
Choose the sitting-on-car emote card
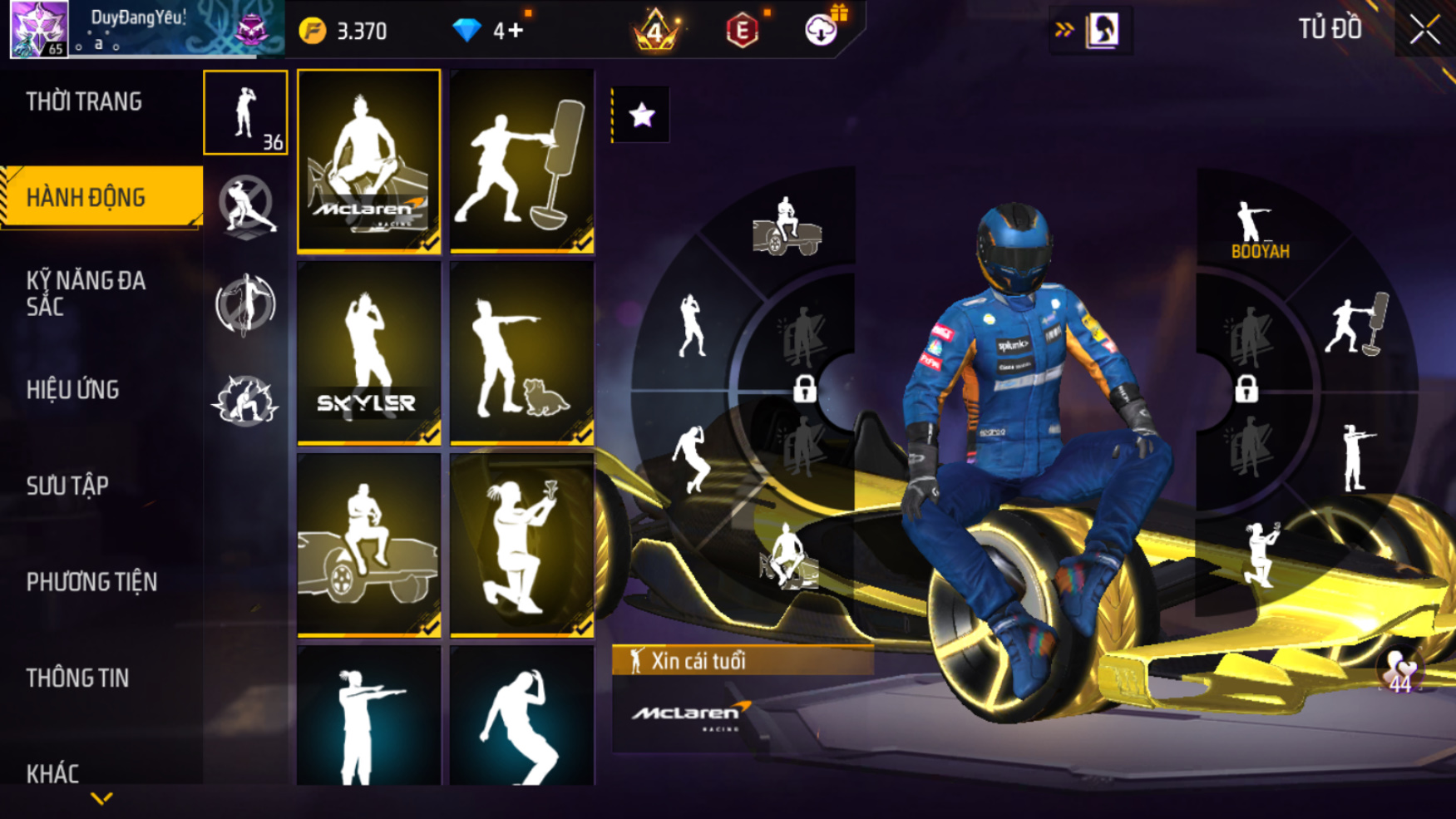[368, 545]
